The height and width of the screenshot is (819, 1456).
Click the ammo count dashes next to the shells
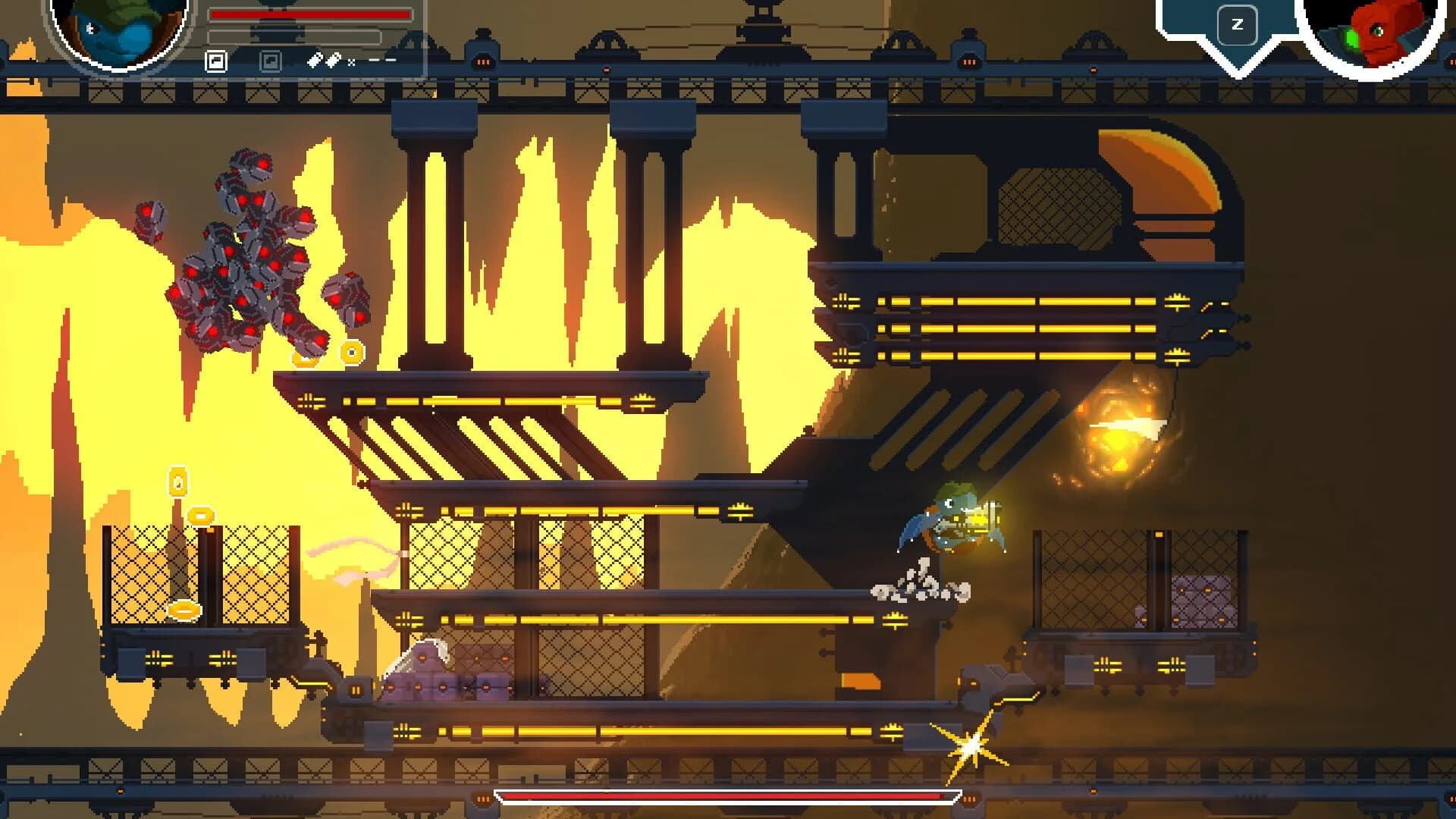click(381, 58)
